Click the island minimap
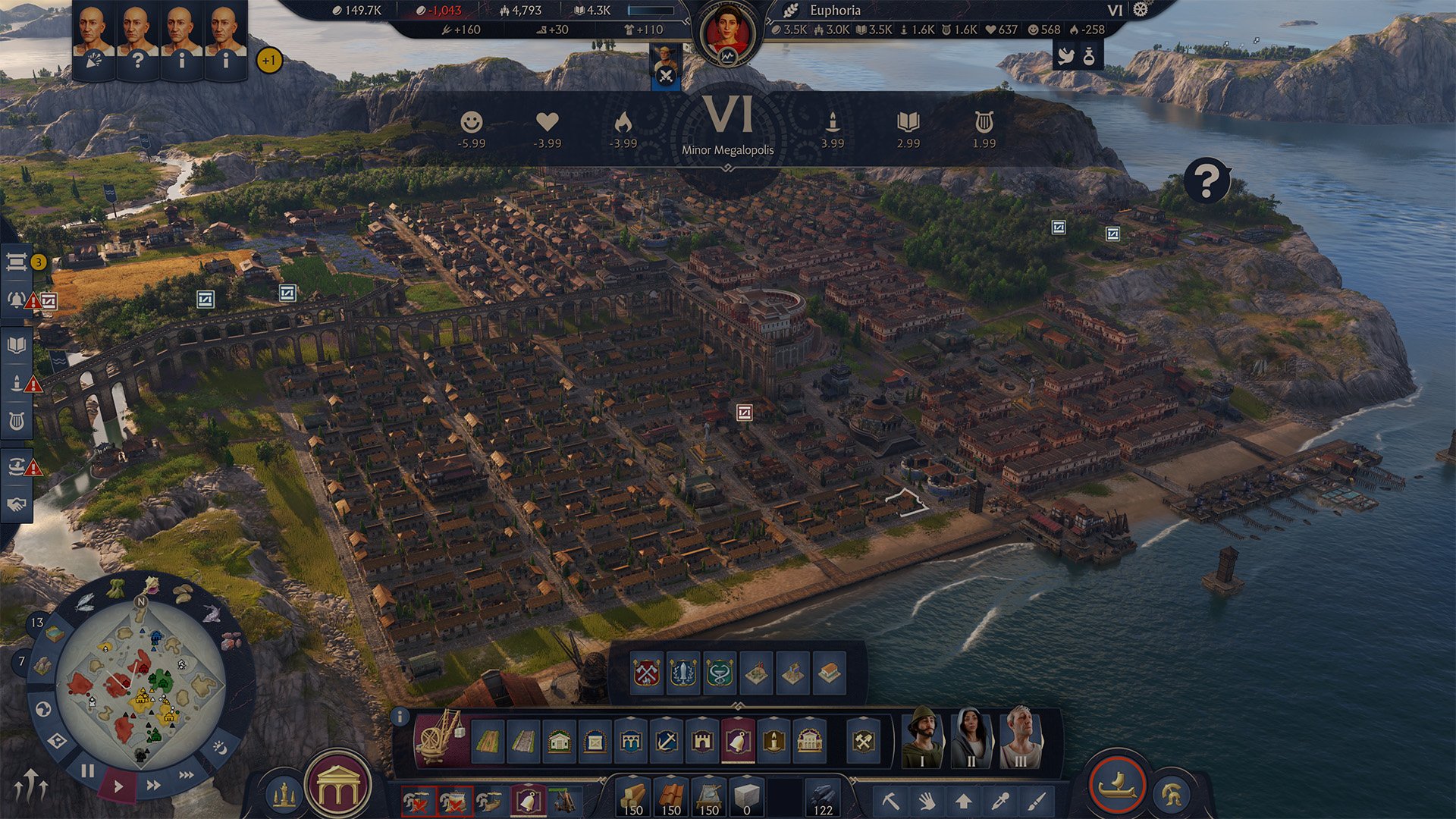 coord(141,682)
